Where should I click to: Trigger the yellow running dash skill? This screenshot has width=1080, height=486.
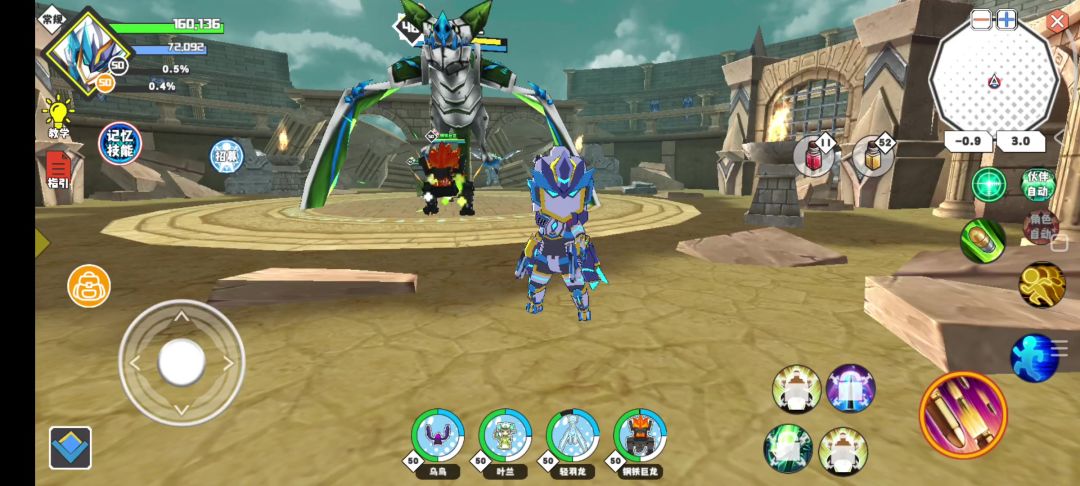click(1042, 285)
